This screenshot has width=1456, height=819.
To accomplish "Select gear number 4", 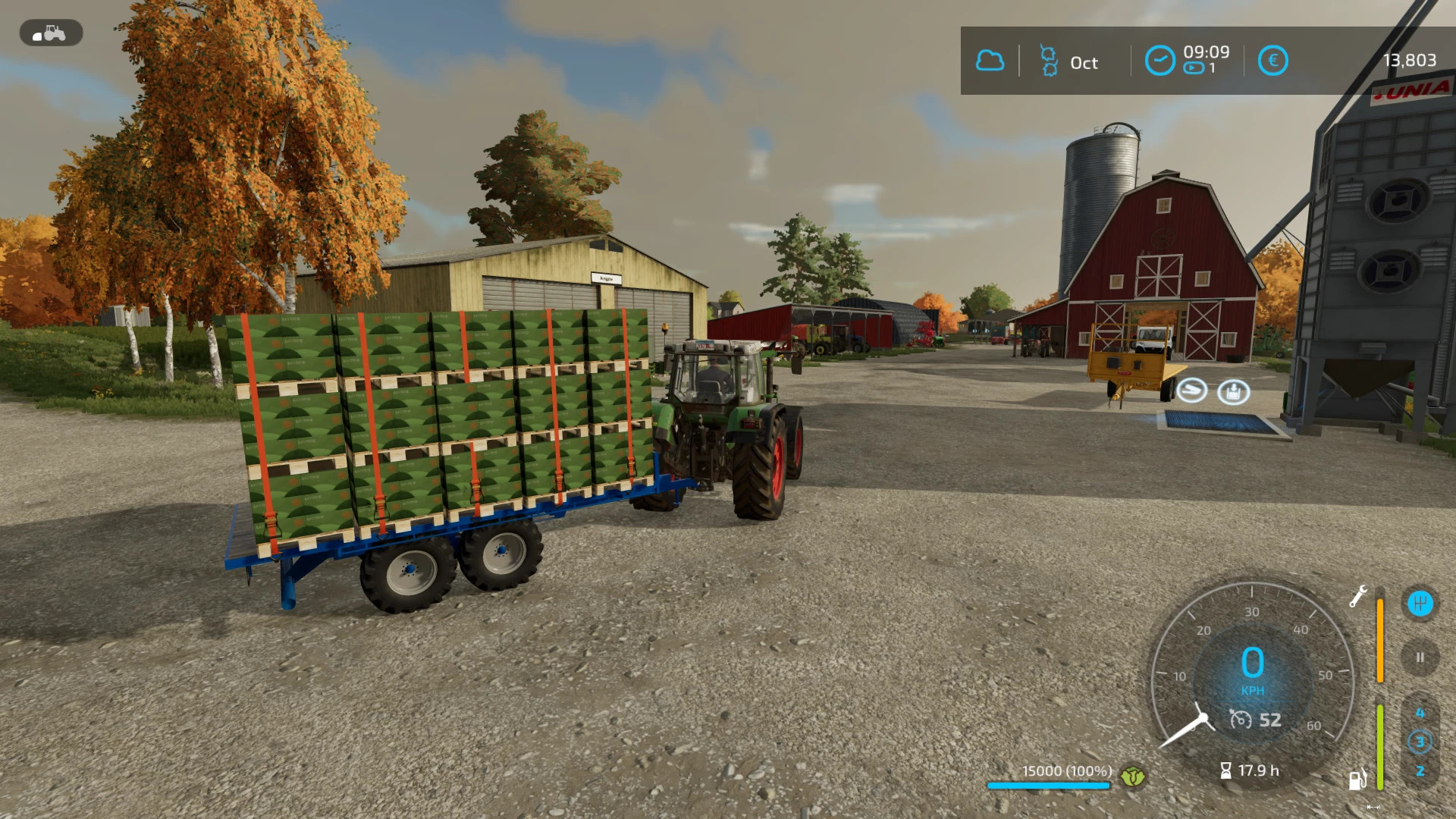I will [1420, 711].
